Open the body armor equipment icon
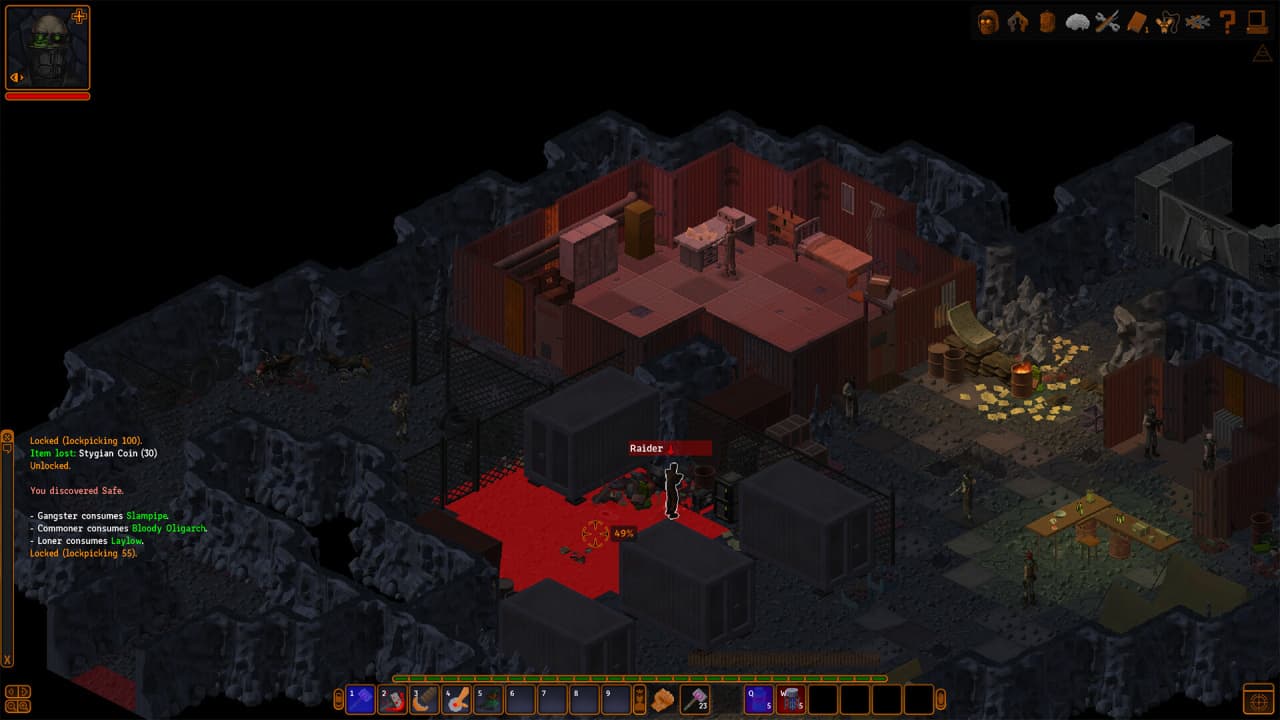 click(x=1018, y=22)
